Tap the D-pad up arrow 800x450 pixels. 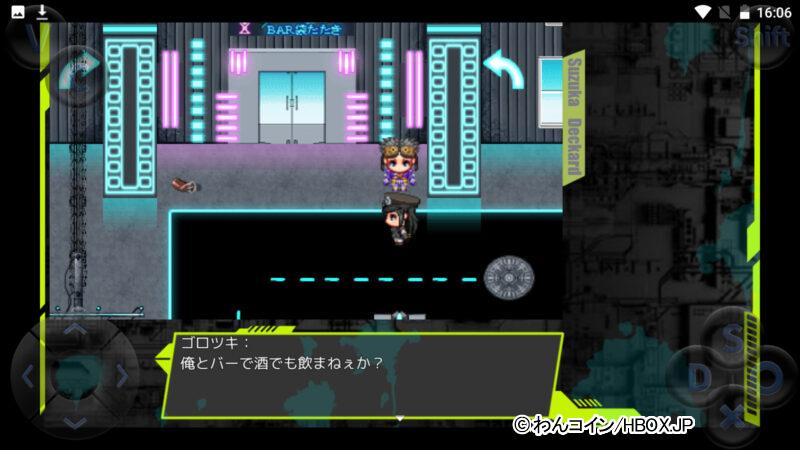pyautogui.click(x=75, y=330)
